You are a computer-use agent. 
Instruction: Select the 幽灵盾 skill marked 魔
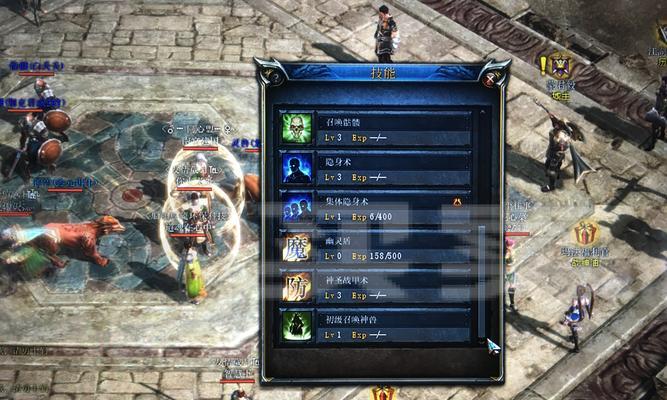click(296, 247)
